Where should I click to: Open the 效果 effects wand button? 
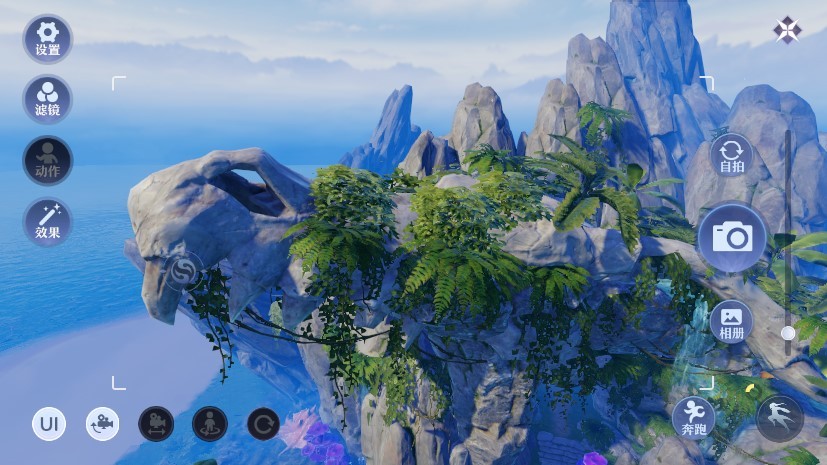click(x=47, y=222)
